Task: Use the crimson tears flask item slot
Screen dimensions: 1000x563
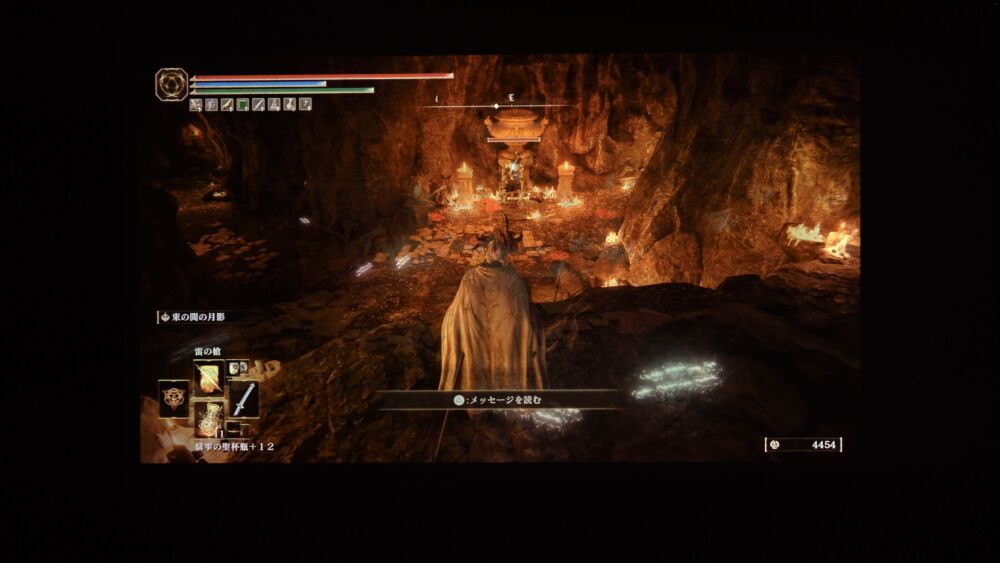Action: [209, 419]
